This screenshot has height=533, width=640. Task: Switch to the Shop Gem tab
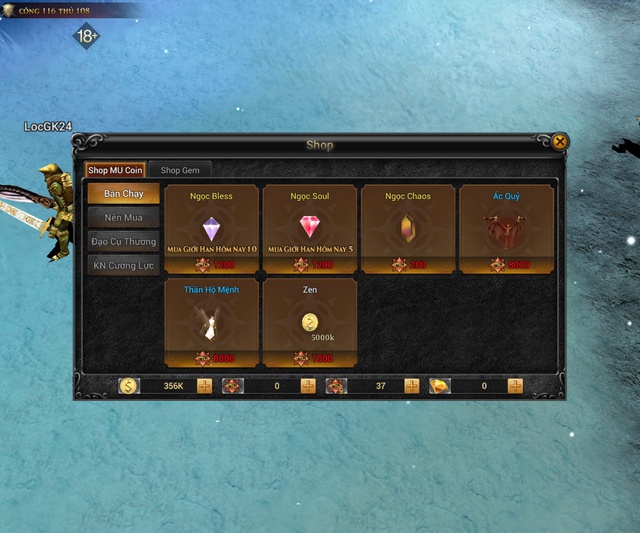click(x=180, y=171)
